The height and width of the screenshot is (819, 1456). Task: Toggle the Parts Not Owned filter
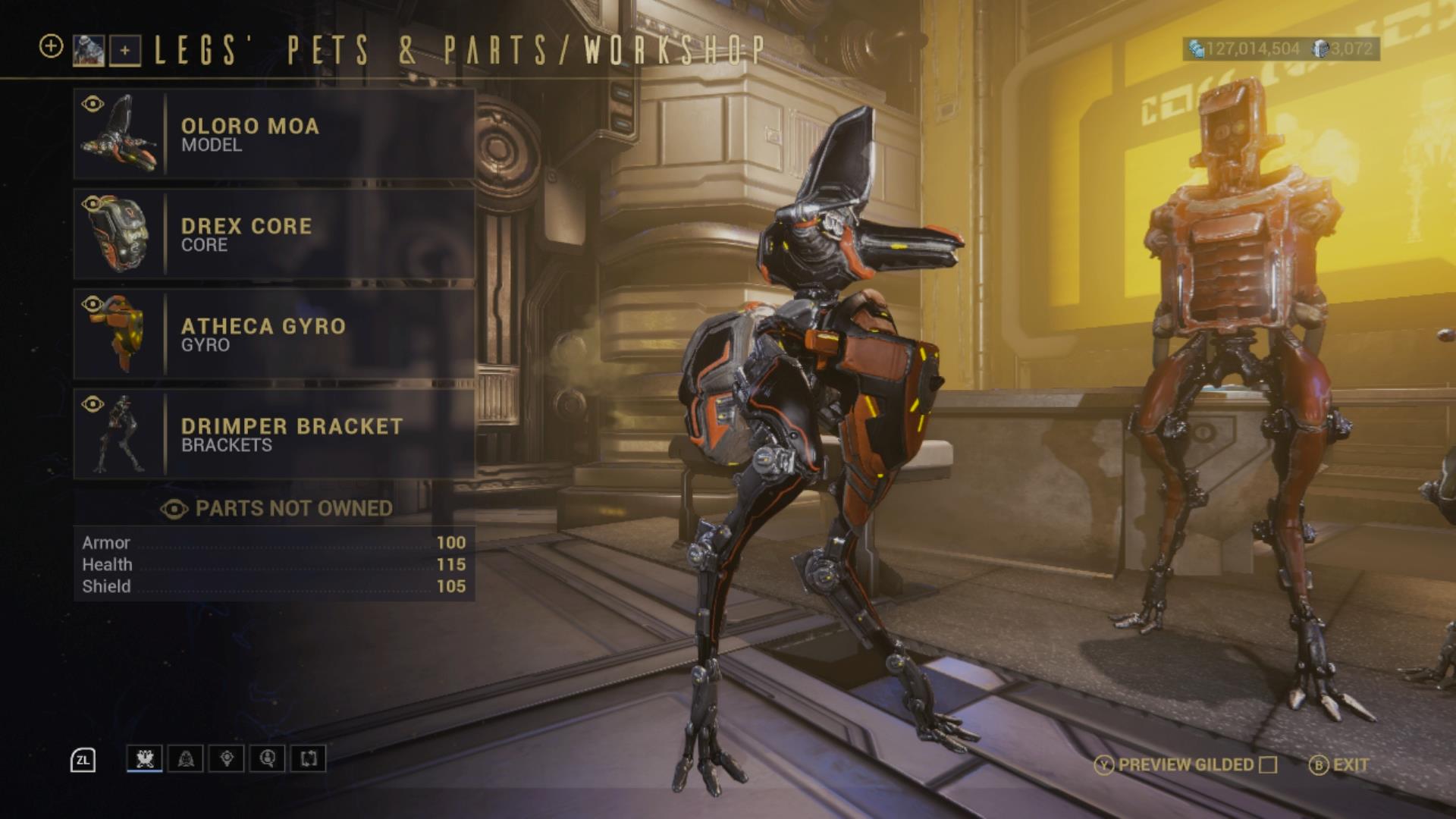coord(276,509)
